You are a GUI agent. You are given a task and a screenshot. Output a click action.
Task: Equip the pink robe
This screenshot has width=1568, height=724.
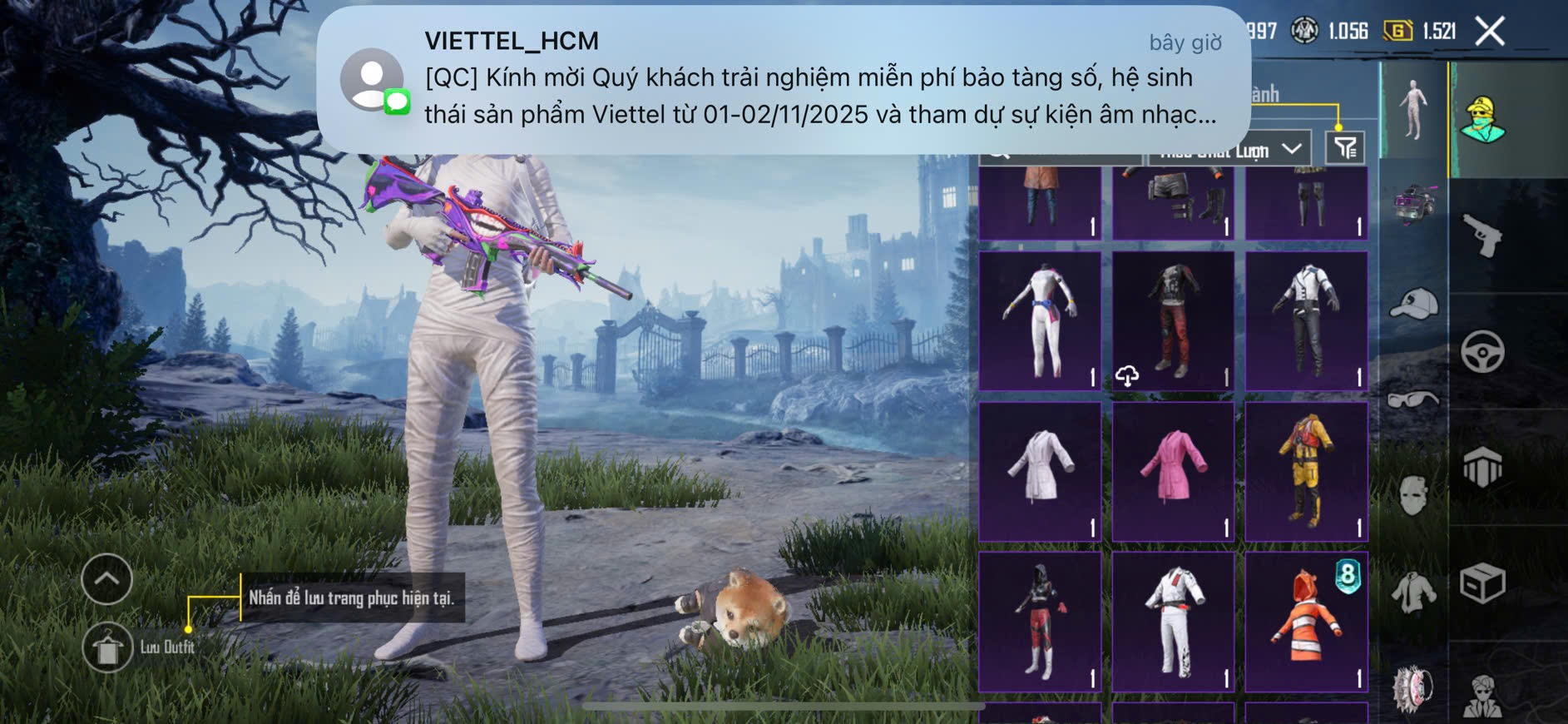coord(1173,471)
